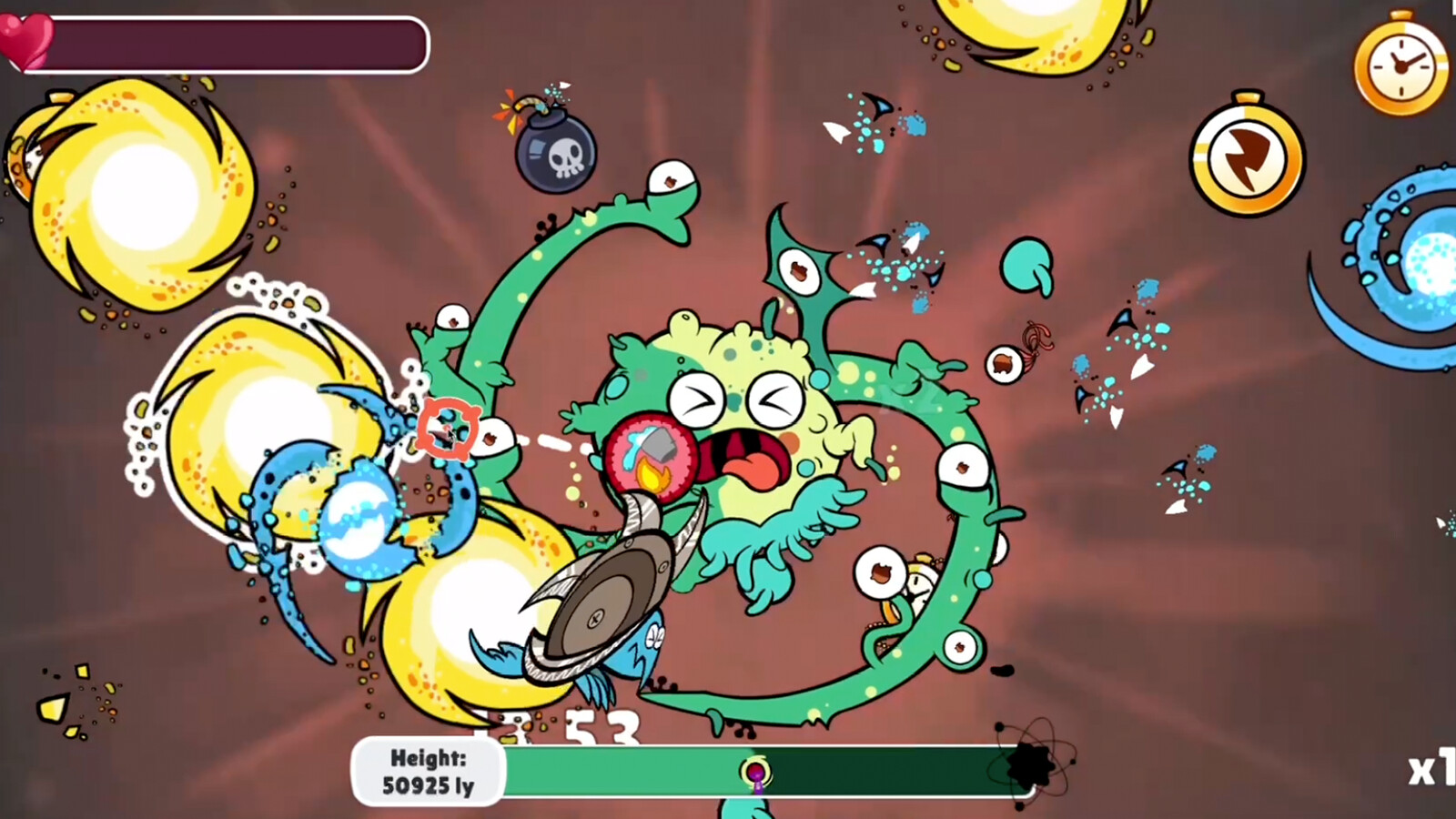Tap the teal lily-pad pickup
1456x819 pixels.
click(1029, 264)
